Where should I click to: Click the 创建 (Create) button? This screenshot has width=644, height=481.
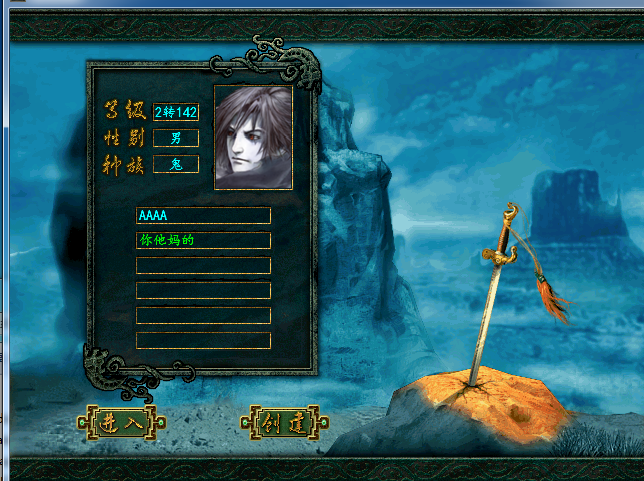(x=282, y=422)
